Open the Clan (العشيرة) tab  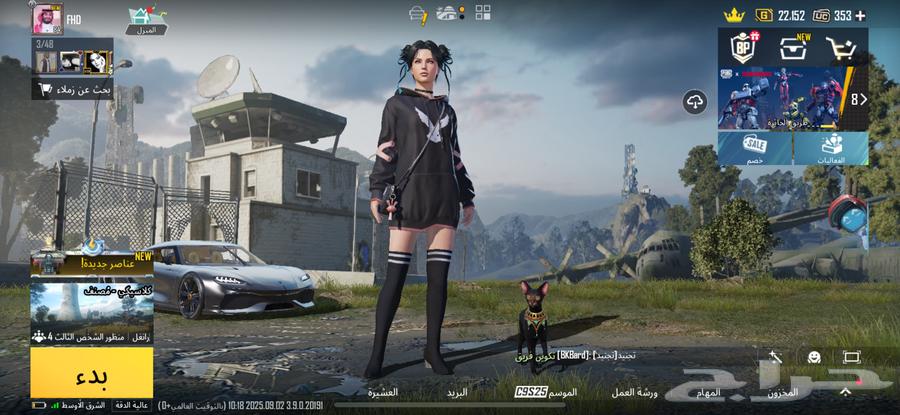382,393
